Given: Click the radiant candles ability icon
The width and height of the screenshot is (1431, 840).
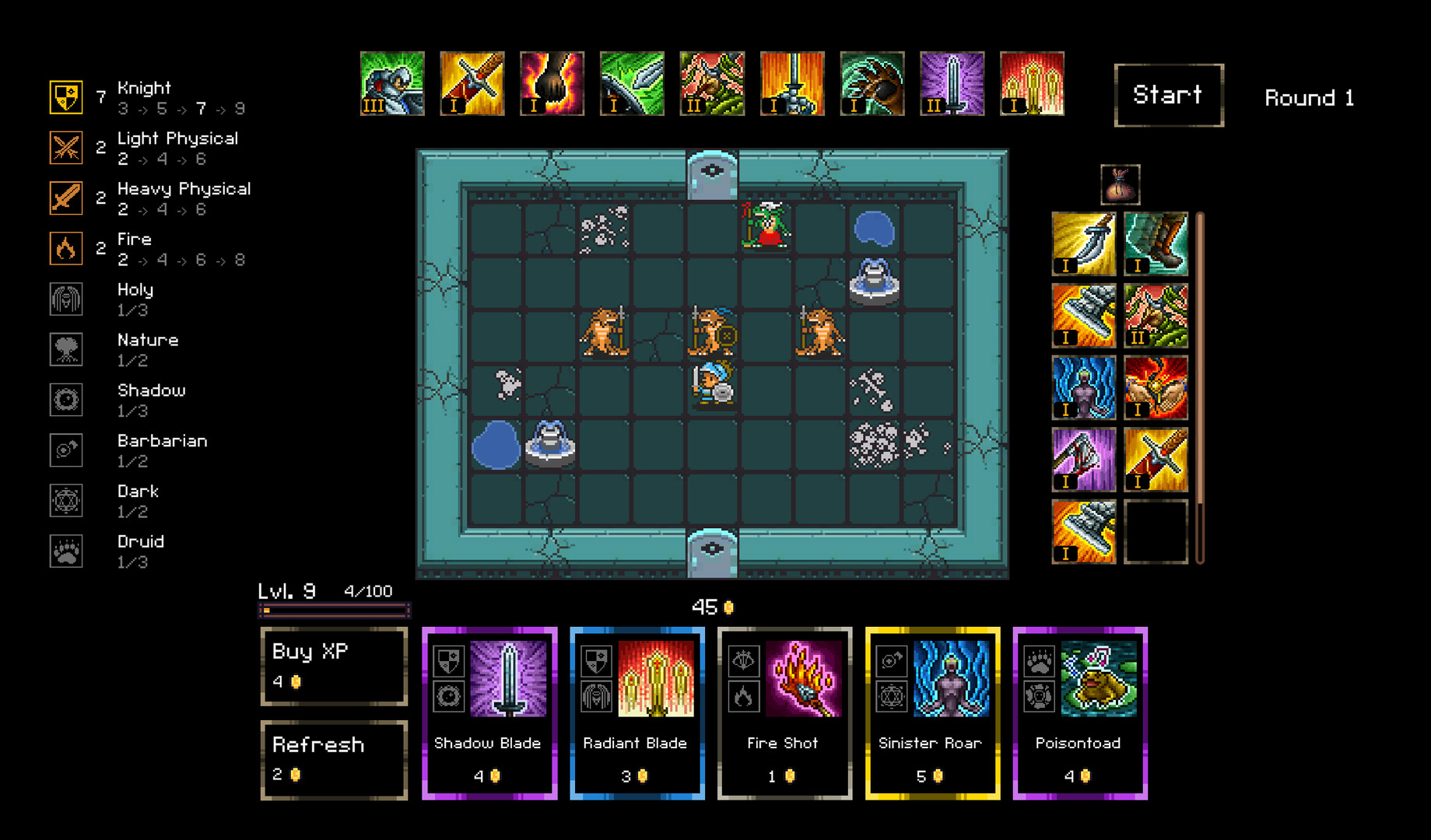Looking at the screenshot, I should pos(1032,82).
